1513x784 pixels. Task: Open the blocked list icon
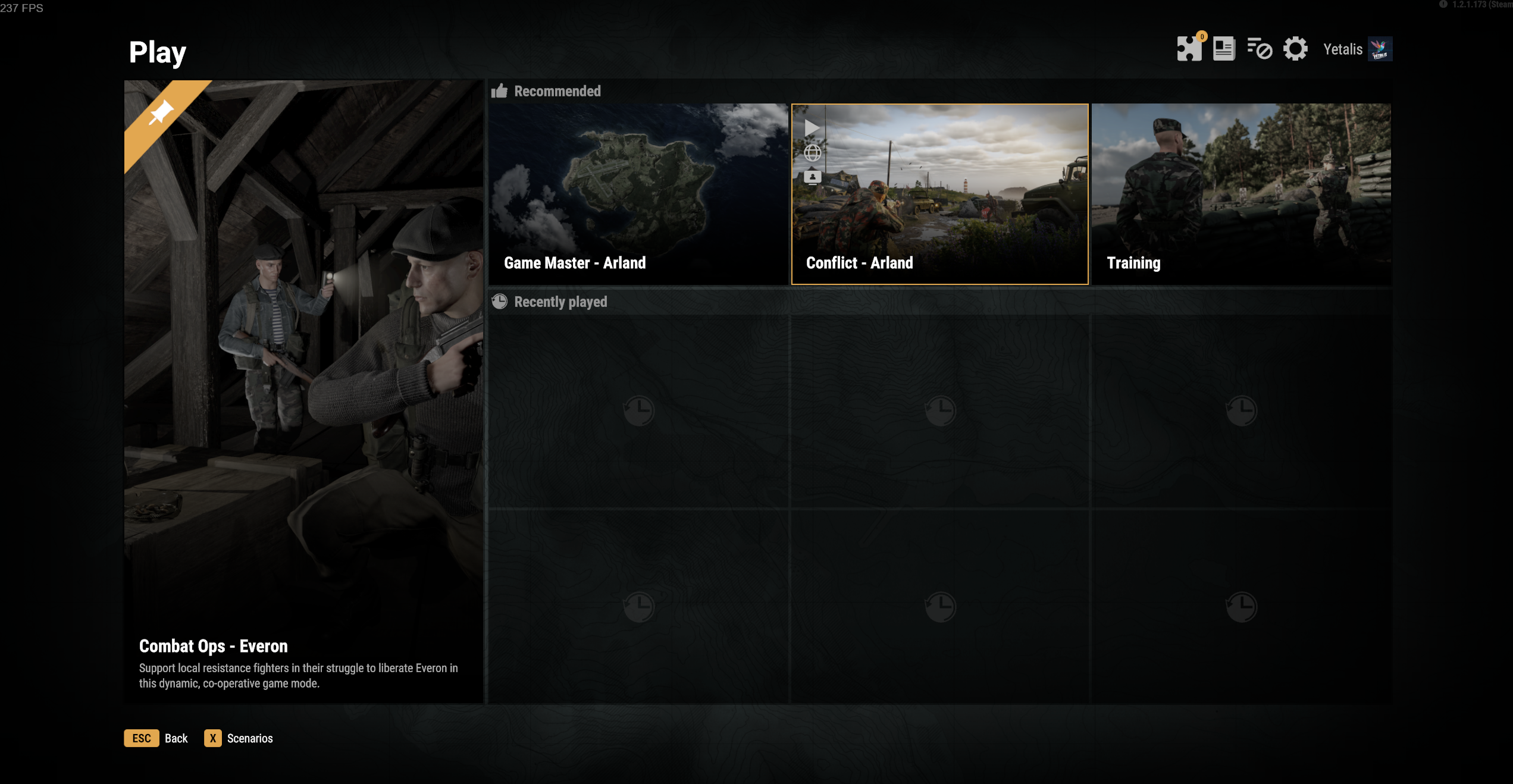[1259, 49]
